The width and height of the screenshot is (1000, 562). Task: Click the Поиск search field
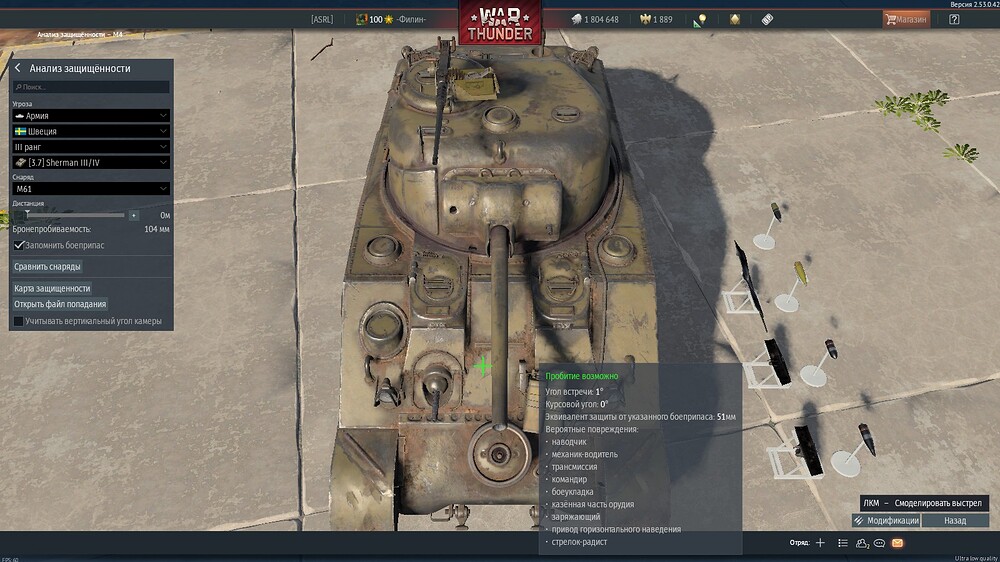pyautogui.click(x=90, y=87)
